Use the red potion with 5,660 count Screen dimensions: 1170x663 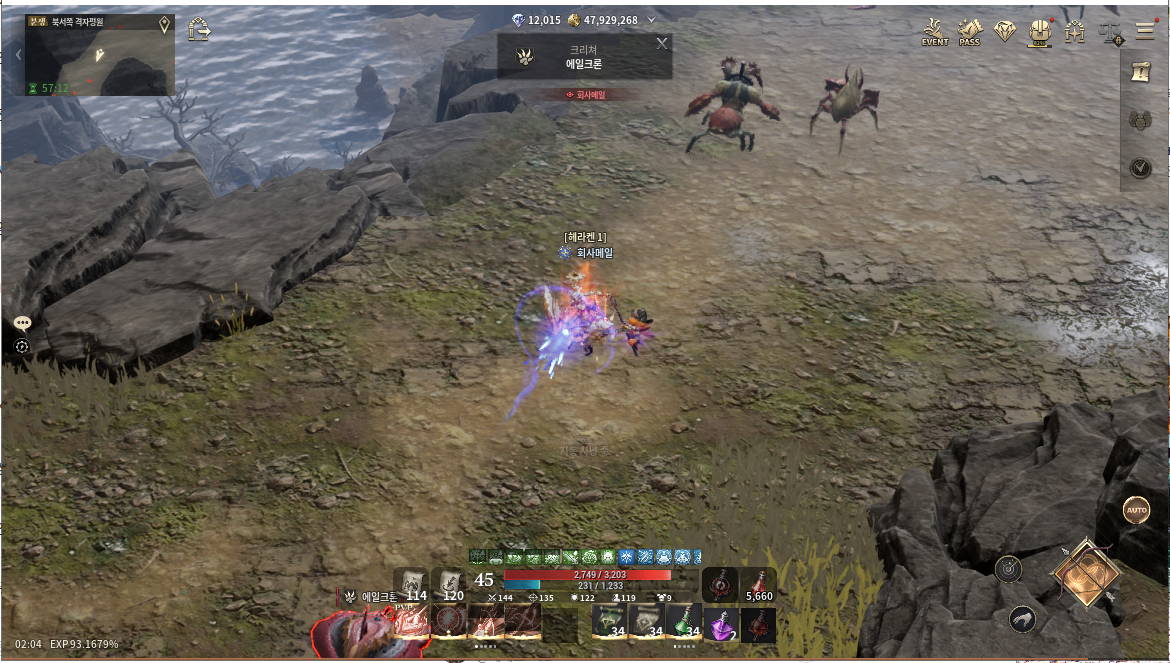click(759, 585)
